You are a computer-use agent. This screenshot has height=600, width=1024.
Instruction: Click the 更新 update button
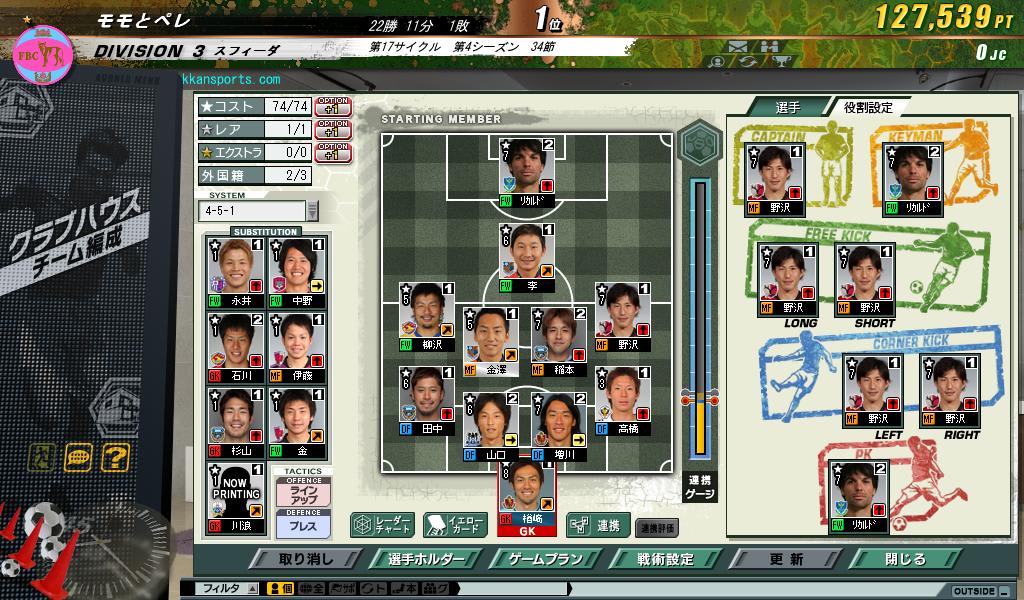(x=786, y=559)
